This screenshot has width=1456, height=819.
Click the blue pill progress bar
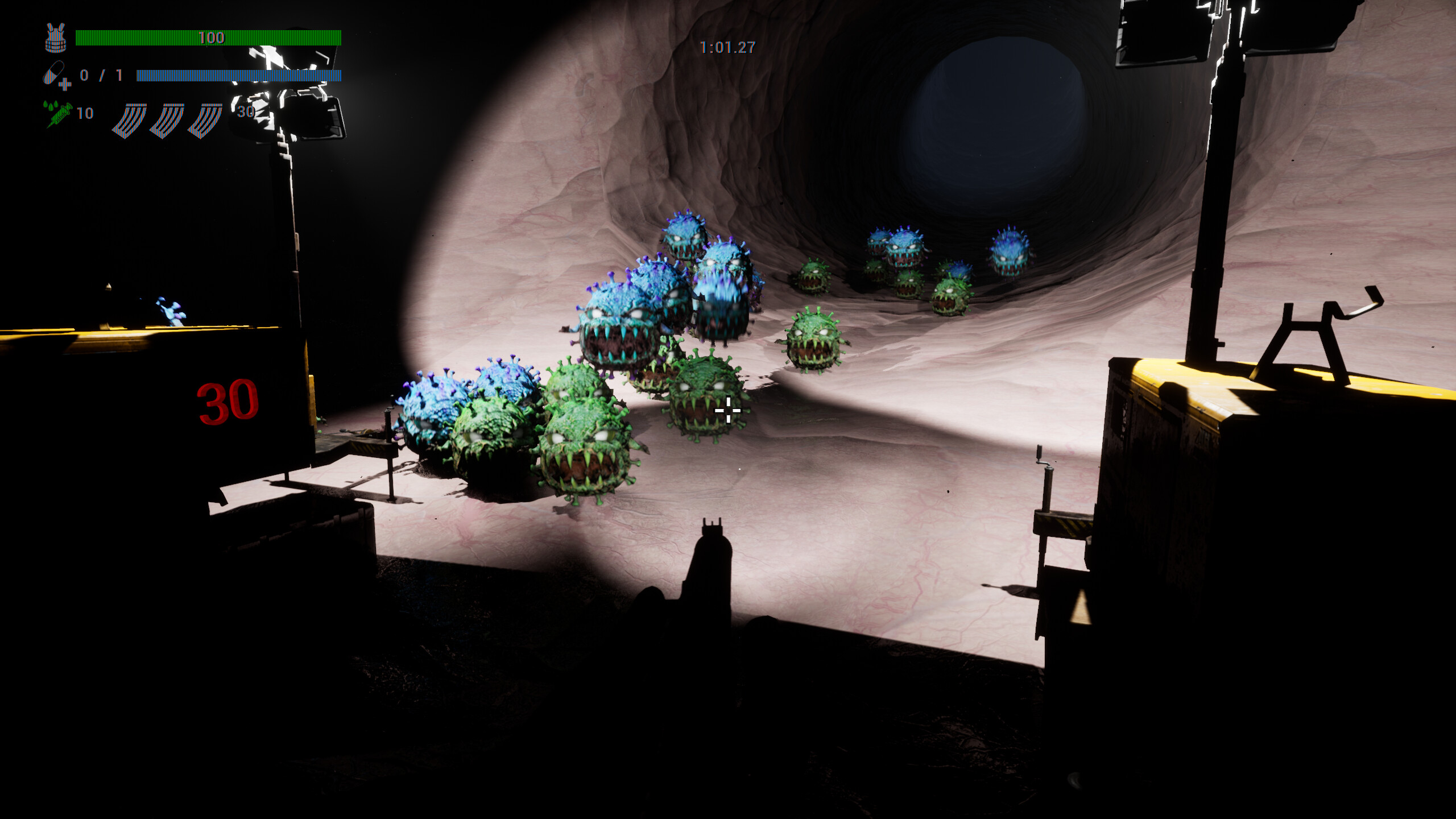tap(239, 76)
